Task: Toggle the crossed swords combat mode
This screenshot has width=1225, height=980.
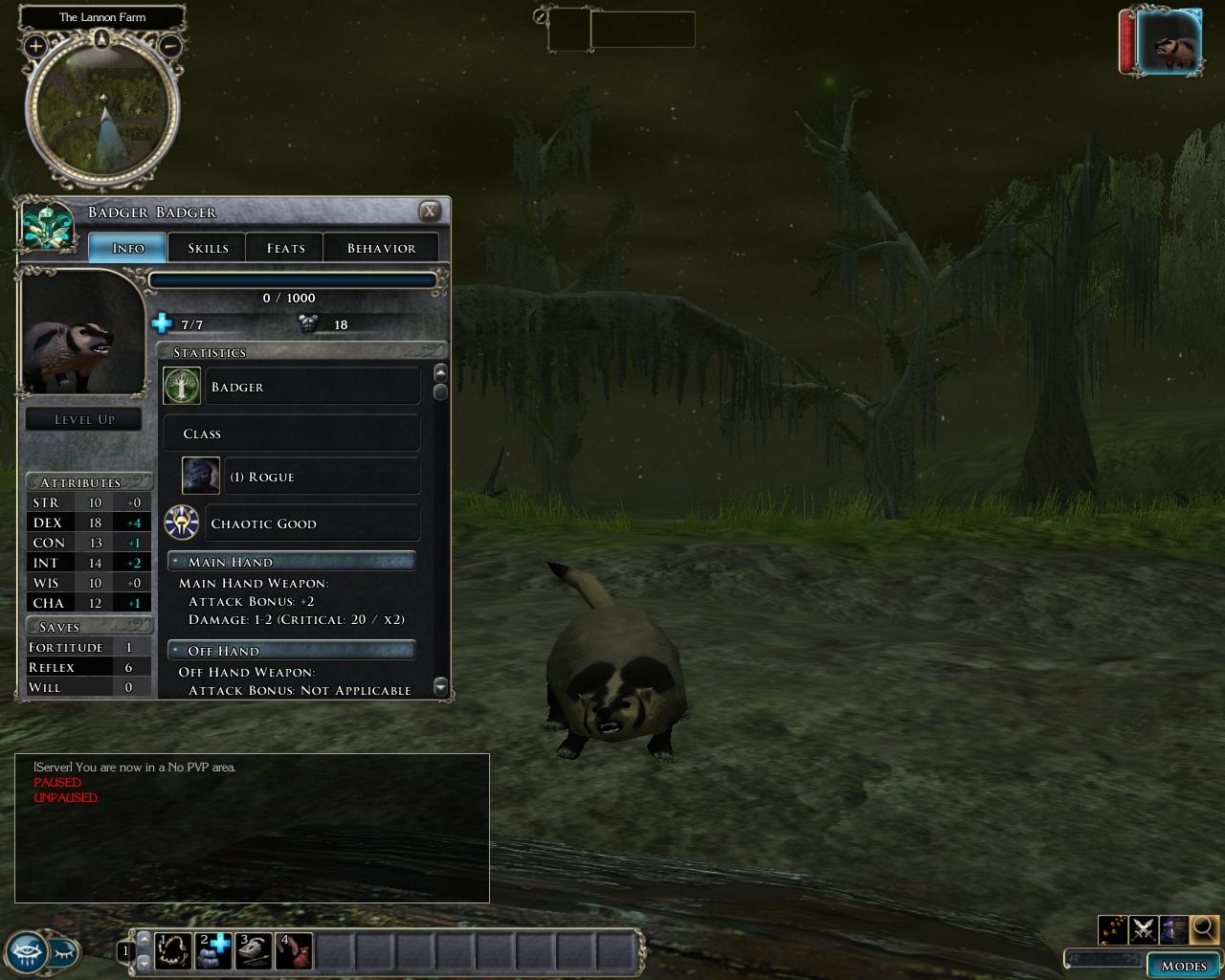Action: pos(1143,929)
